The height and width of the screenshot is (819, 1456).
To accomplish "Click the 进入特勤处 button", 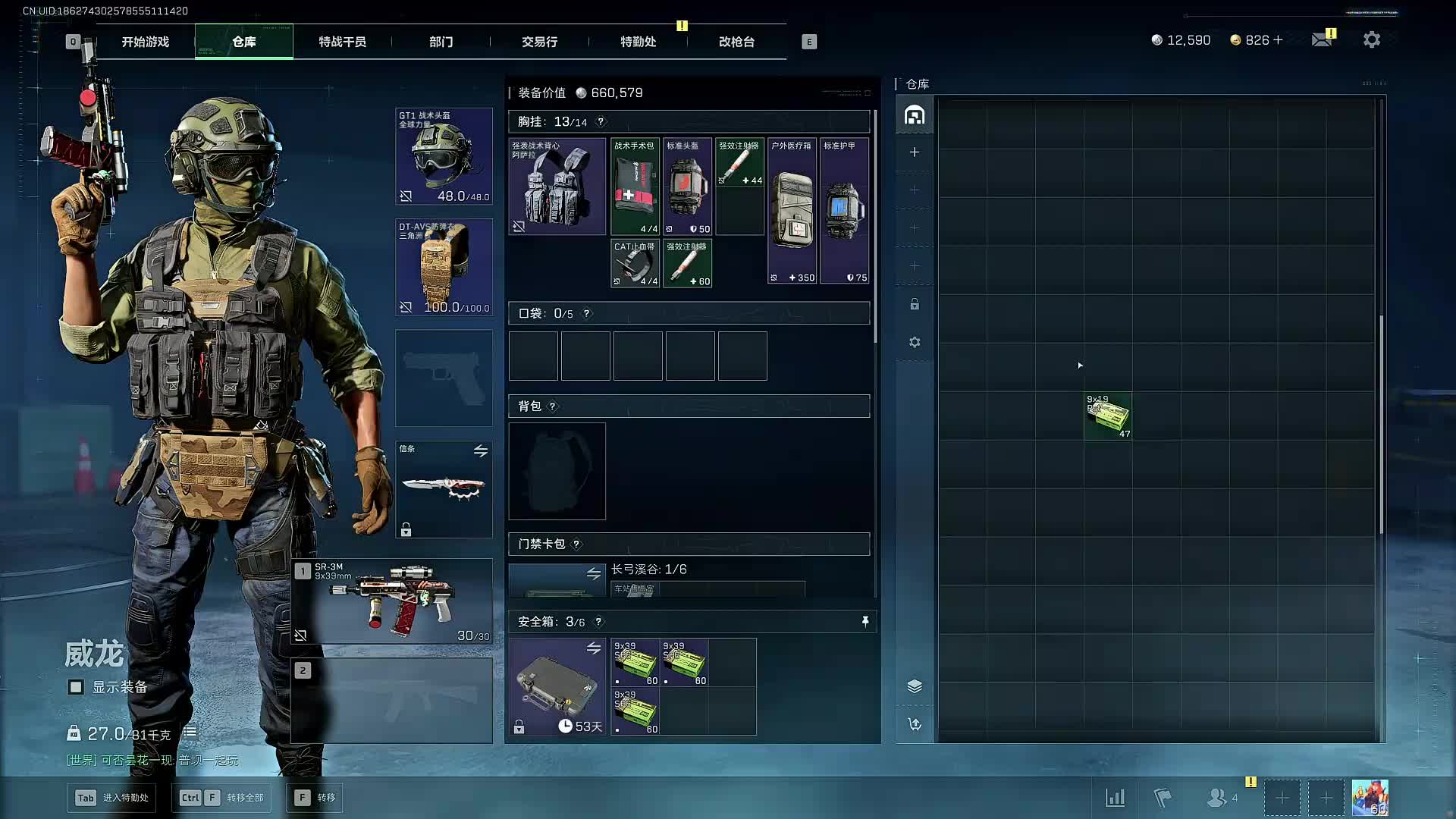I will coord(112,798).
